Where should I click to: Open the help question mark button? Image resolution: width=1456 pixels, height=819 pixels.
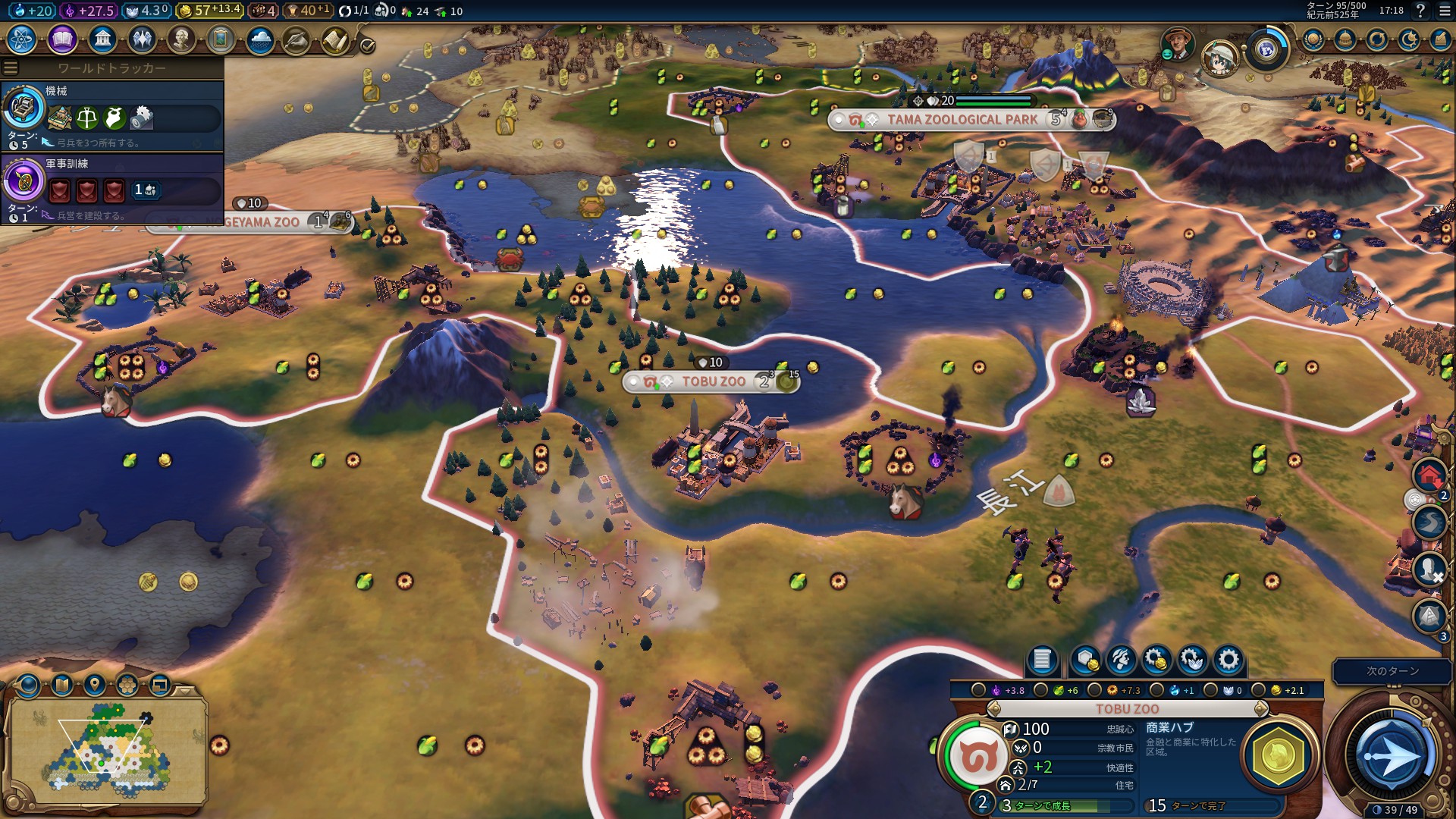1420,11
